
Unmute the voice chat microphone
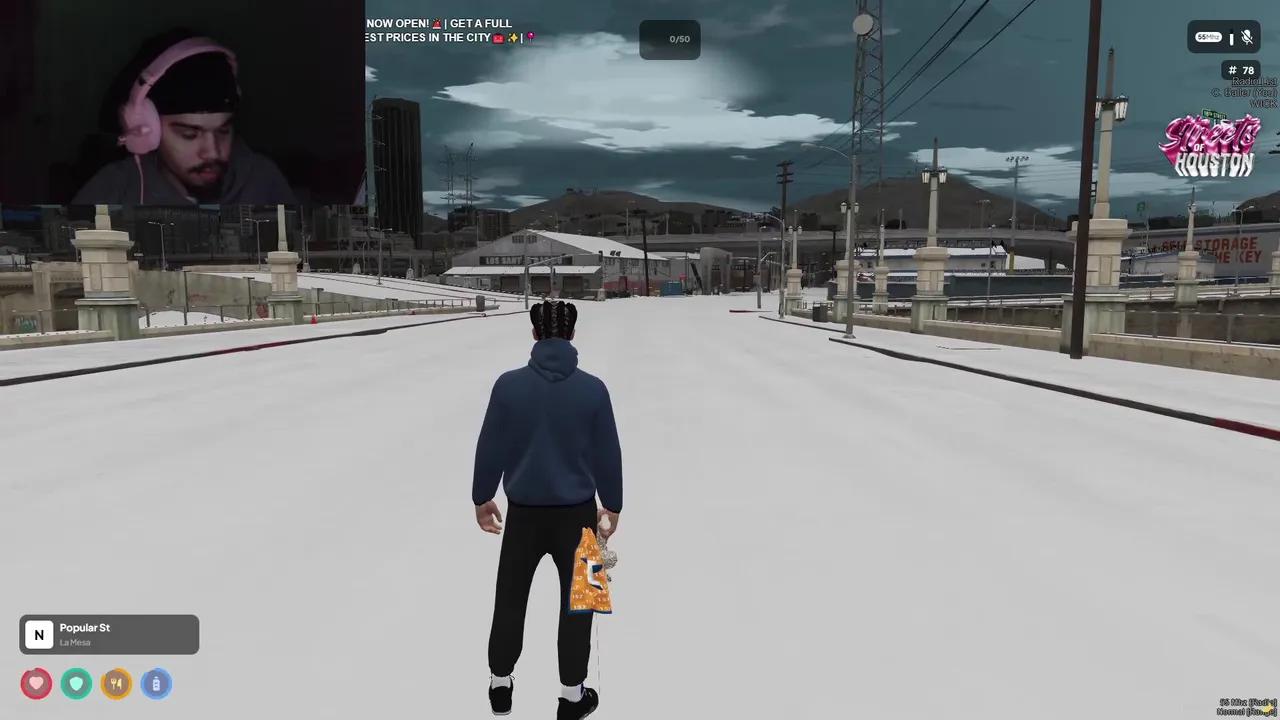pyautogui.click(x=1247, y=36)
